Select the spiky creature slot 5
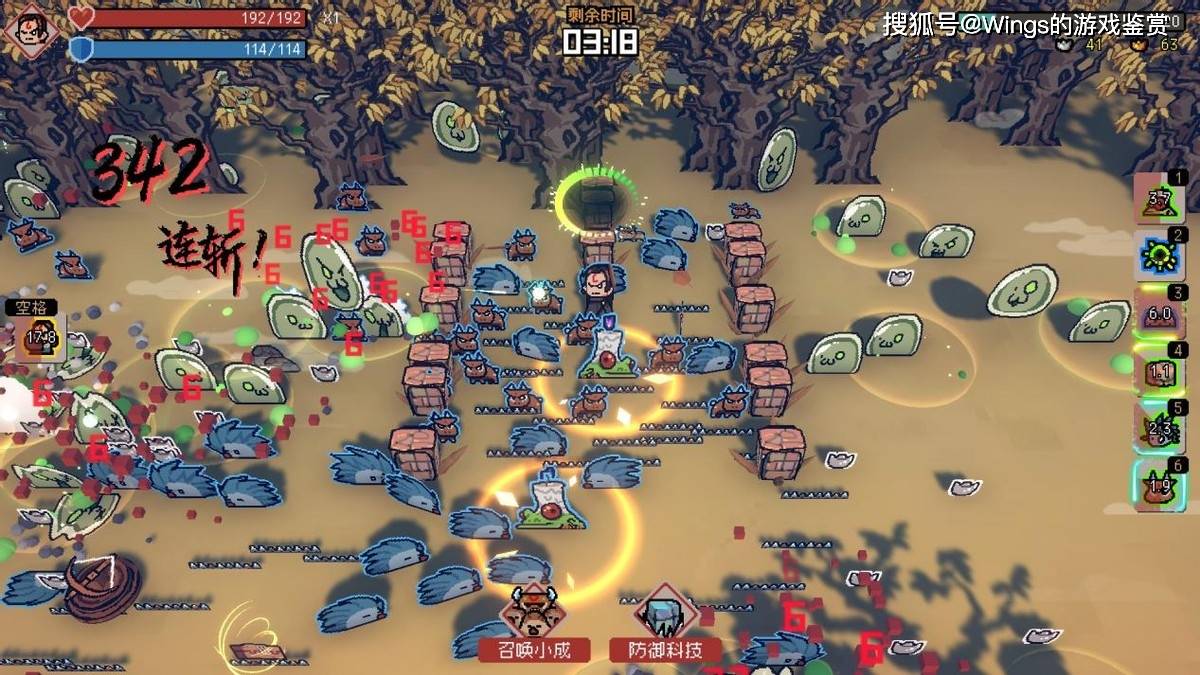Viewport: 1200px width, 675px height. [x=1159, y=428]
